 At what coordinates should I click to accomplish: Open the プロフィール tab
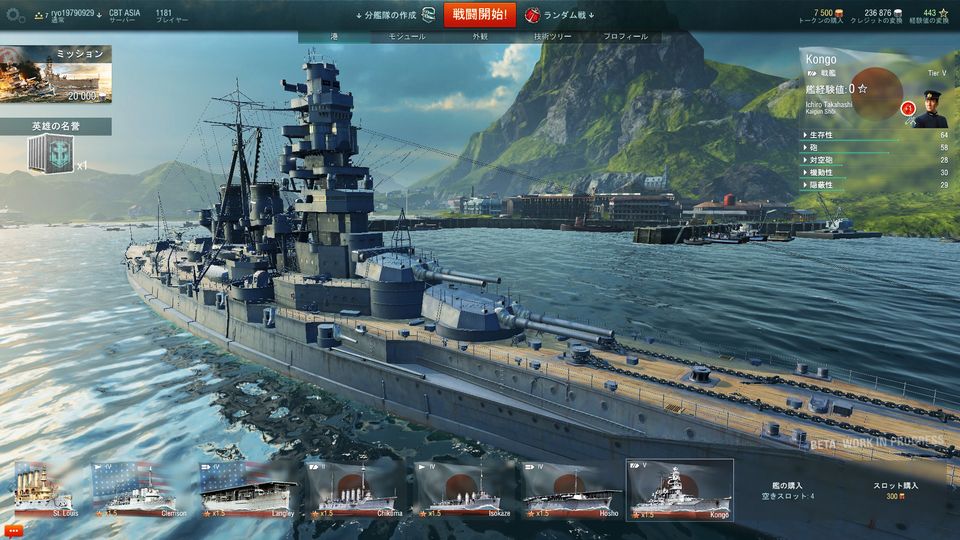coord(625,37)
